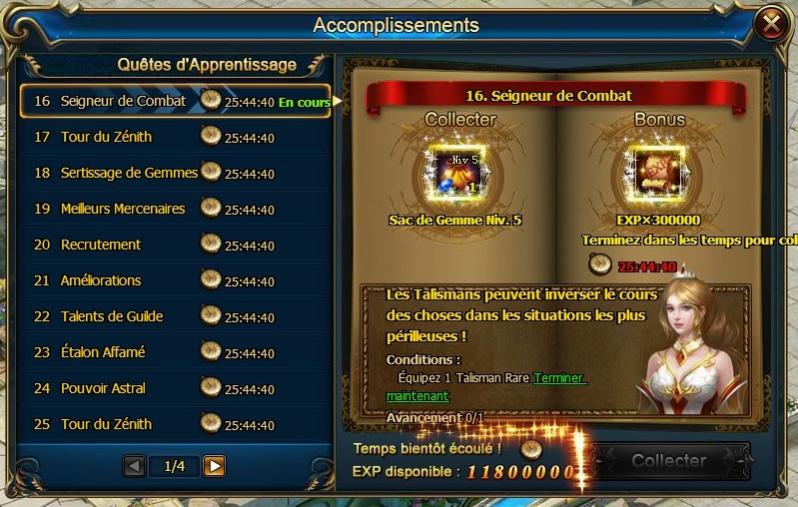Select the Meilleurs Mercenaires quest row

pos(123,209)
